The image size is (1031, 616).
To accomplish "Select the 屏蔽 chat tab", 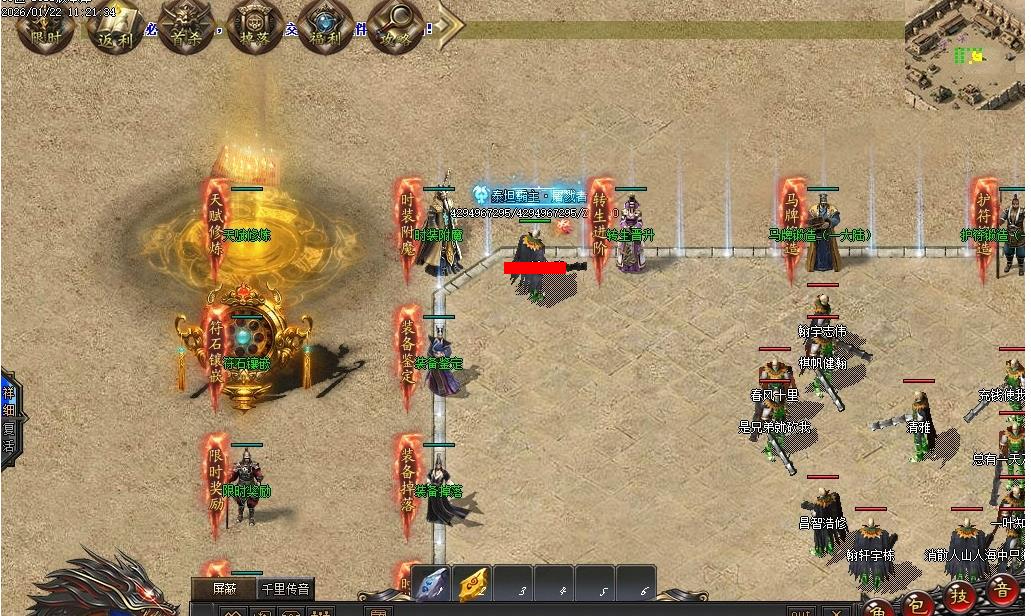I will pos(223,589).
